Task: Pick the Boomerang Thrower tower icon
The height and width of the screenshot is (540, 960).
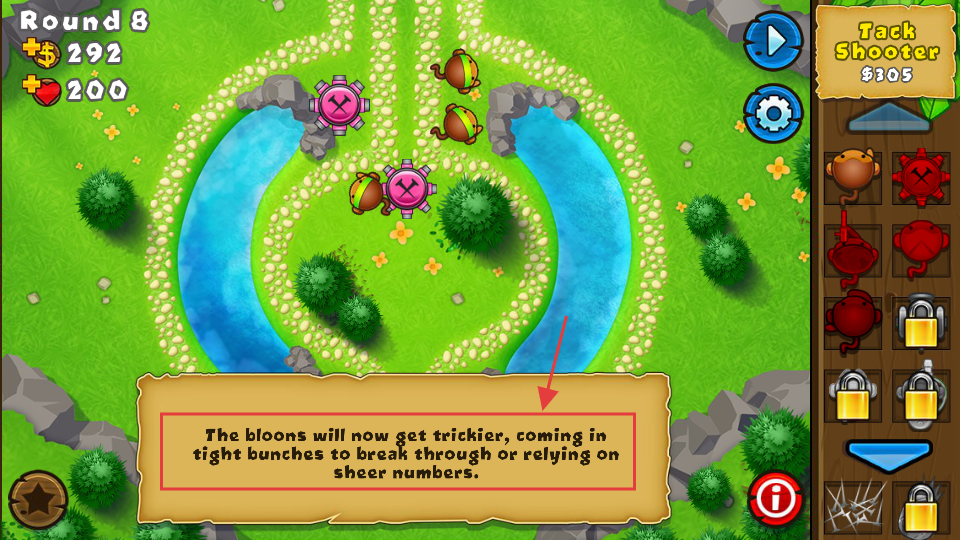Action: coord(920,248)
